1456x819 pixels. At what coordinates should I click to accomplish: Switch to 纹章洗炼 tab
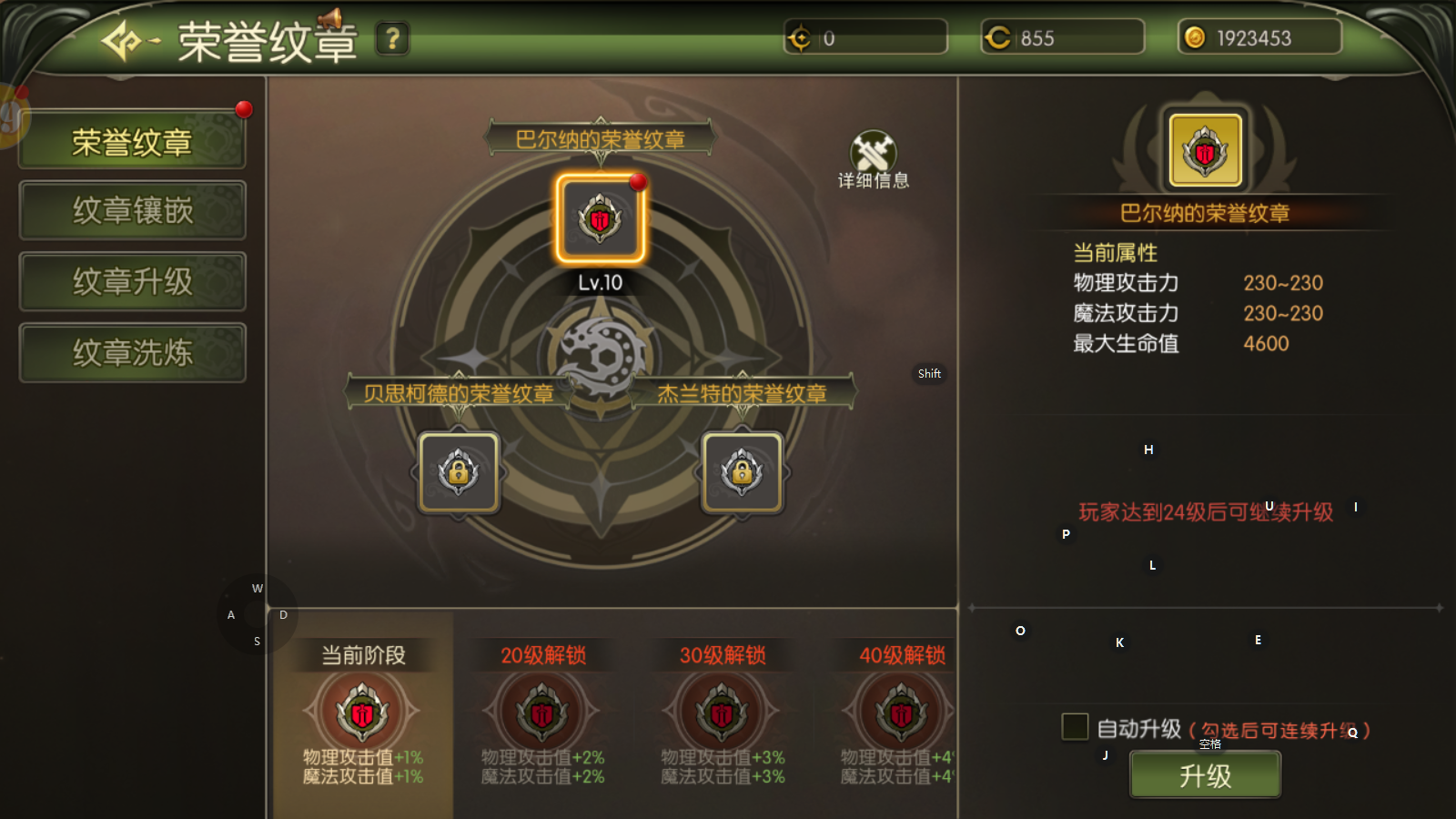pyautogui.click(x=132, y=353)
